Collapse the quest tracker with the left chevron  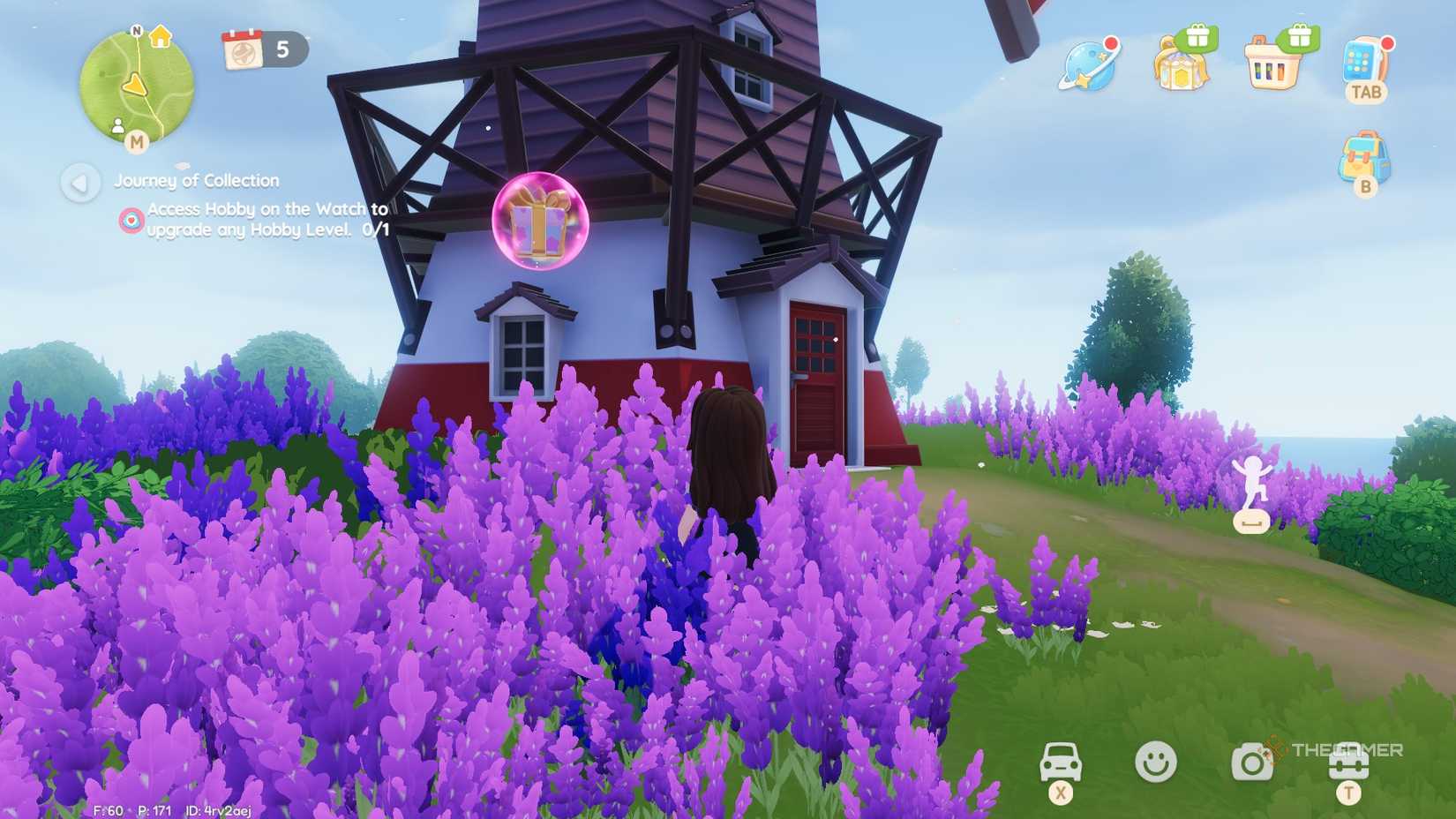(x=81, y=184)
